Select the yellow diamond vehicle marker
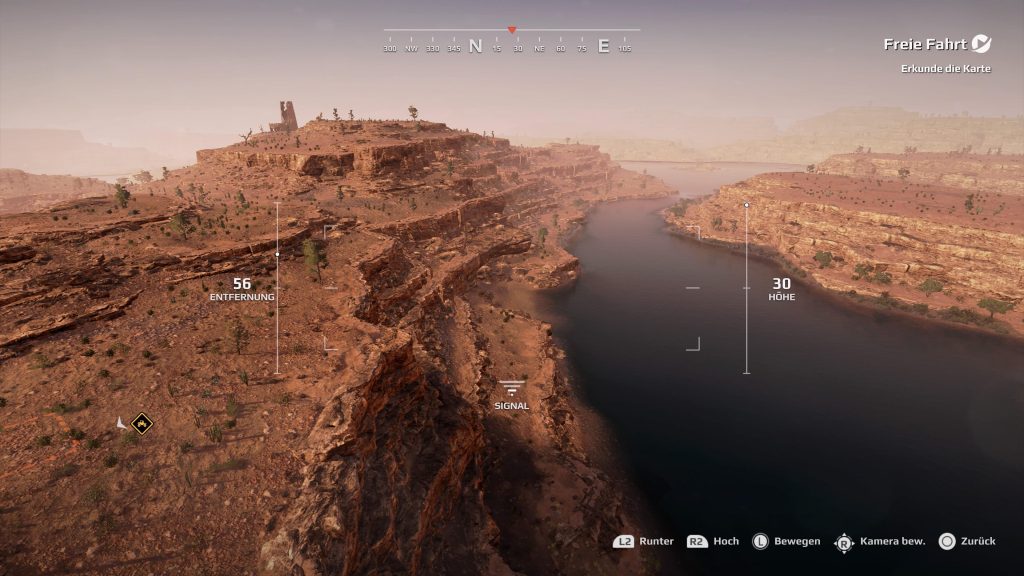 coord(142,424)
